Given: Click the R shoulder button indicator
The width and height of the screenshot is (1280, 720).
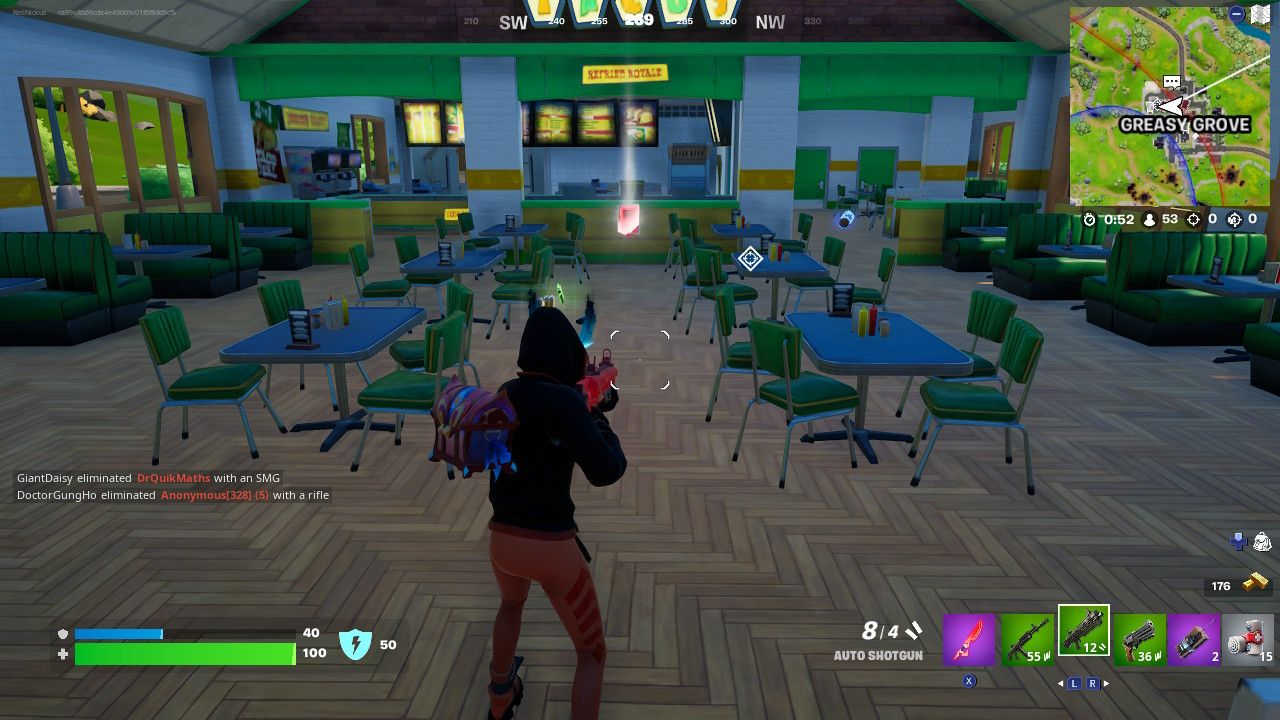Looking at the screenshot, I should click(x=1093, y=683).
